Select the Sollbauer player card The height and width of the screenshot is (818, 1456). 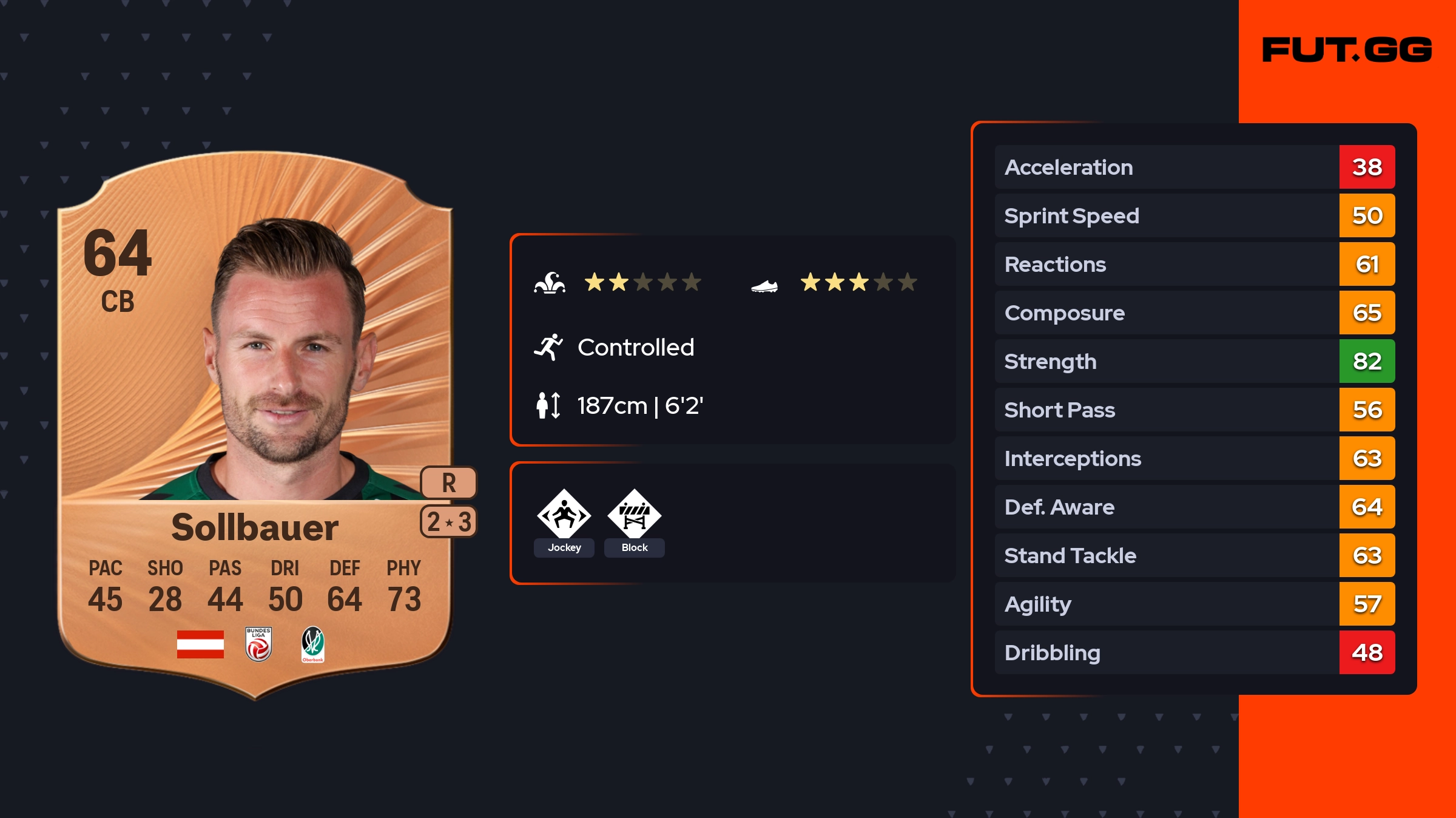point(255,425)
